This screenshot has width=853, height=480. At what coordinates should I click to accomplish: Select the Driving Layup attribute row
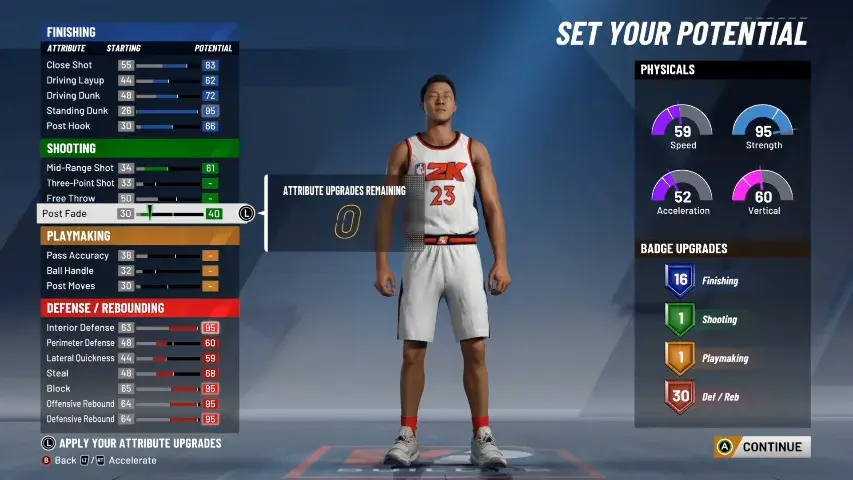[138, 80]
